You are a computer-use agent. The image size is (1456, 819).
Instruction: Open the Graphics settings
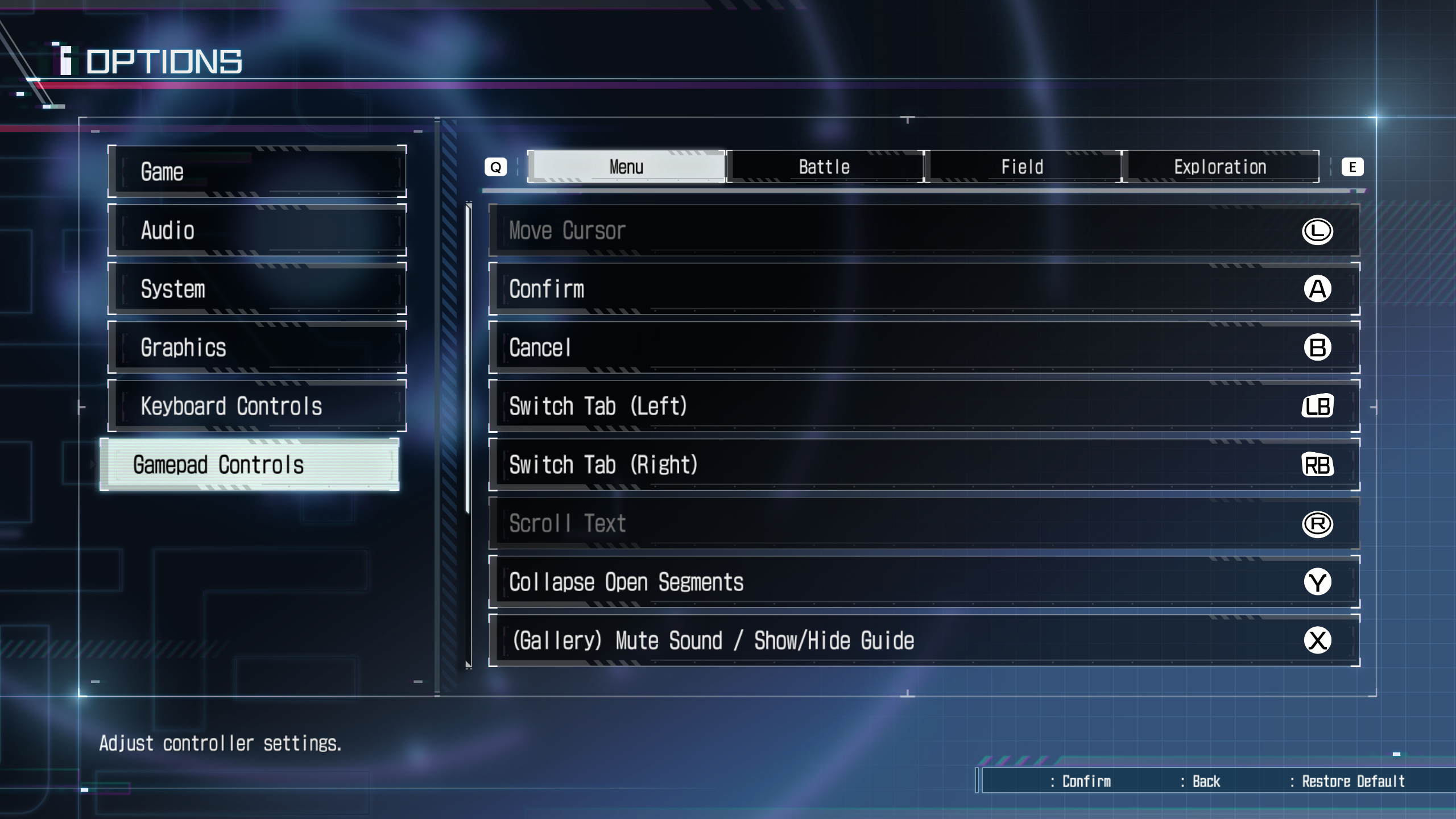[257, 348]
